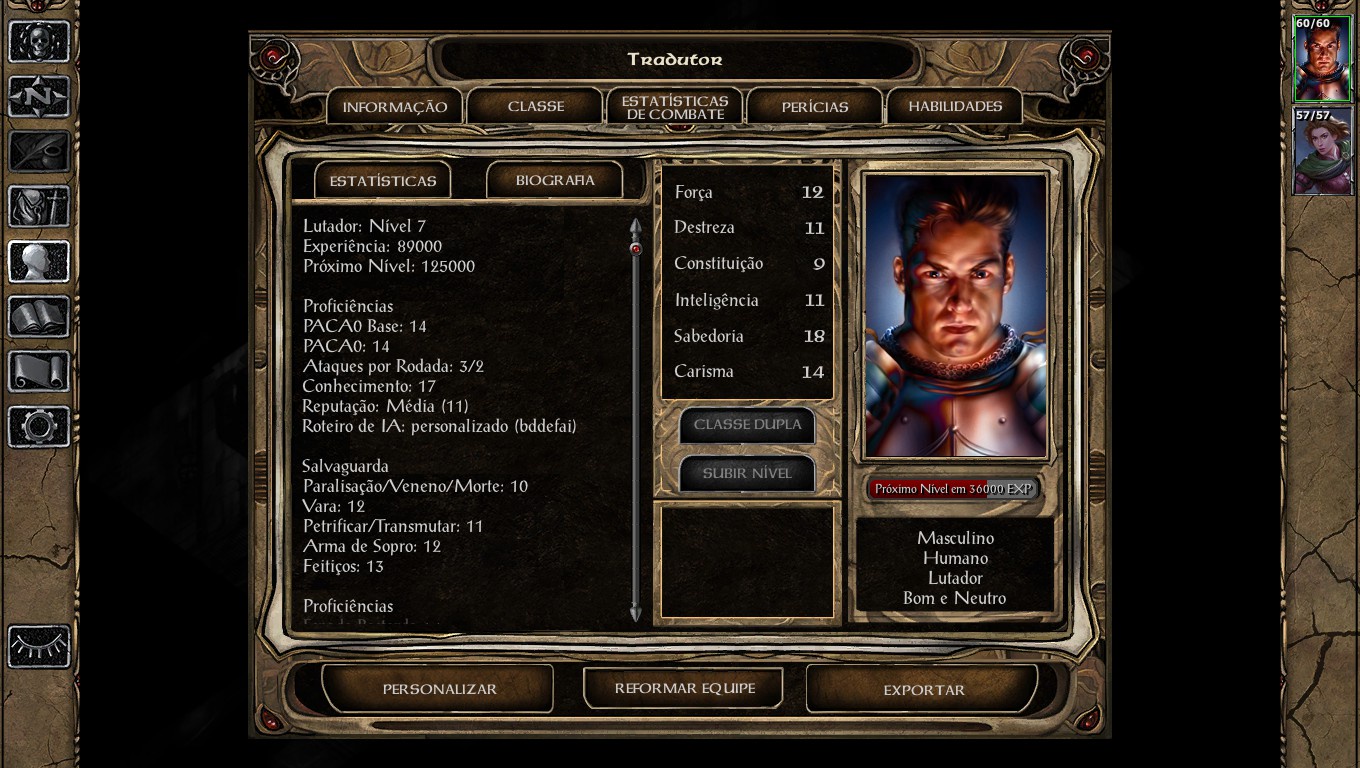The height and width of the screenshot is (768, 1360).
Task: Open the mage spellbook icon
Action: (x=39, y=317)
